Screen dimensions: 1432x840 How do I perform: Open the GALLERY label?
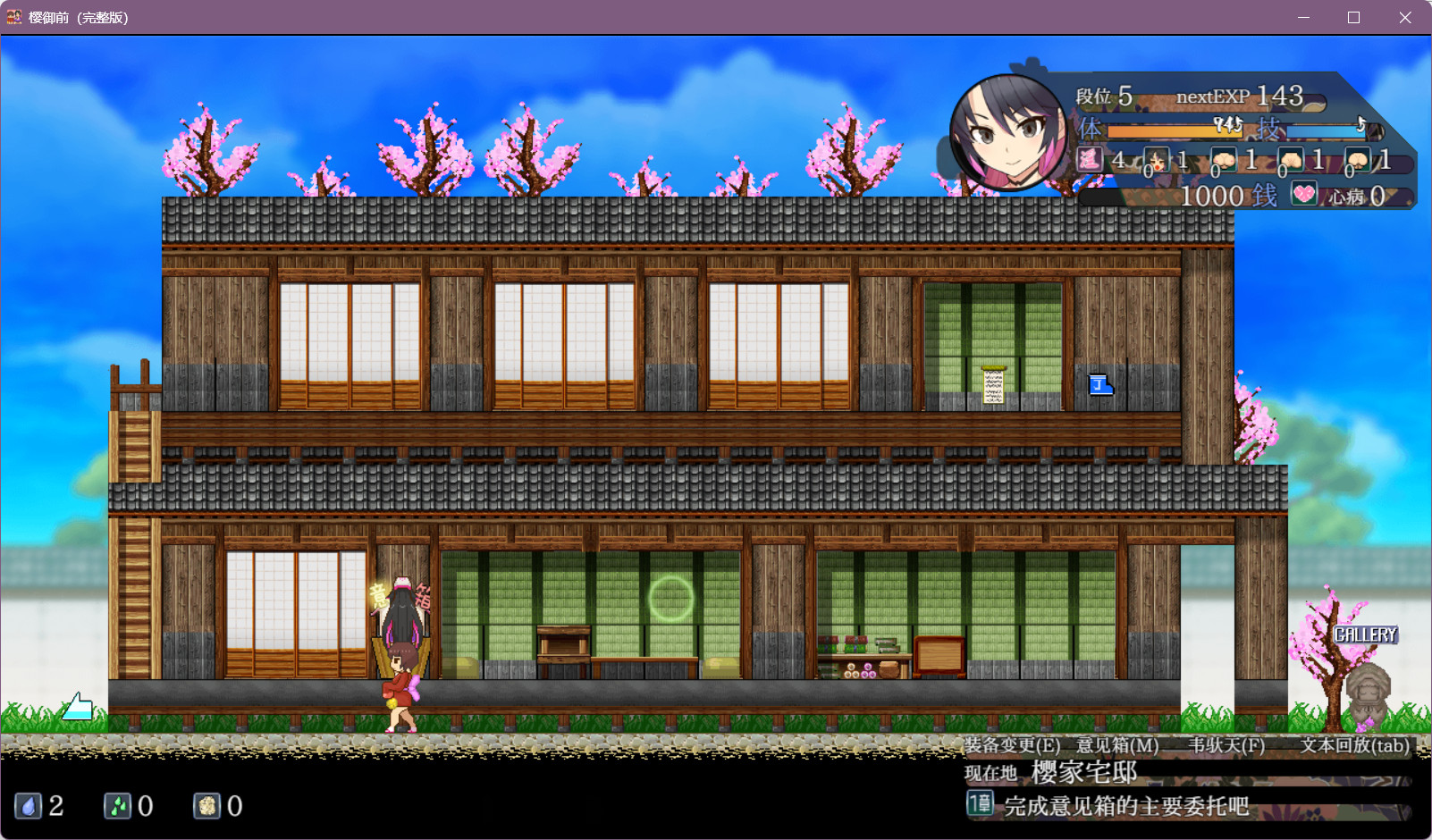[x=1365, y=634]
